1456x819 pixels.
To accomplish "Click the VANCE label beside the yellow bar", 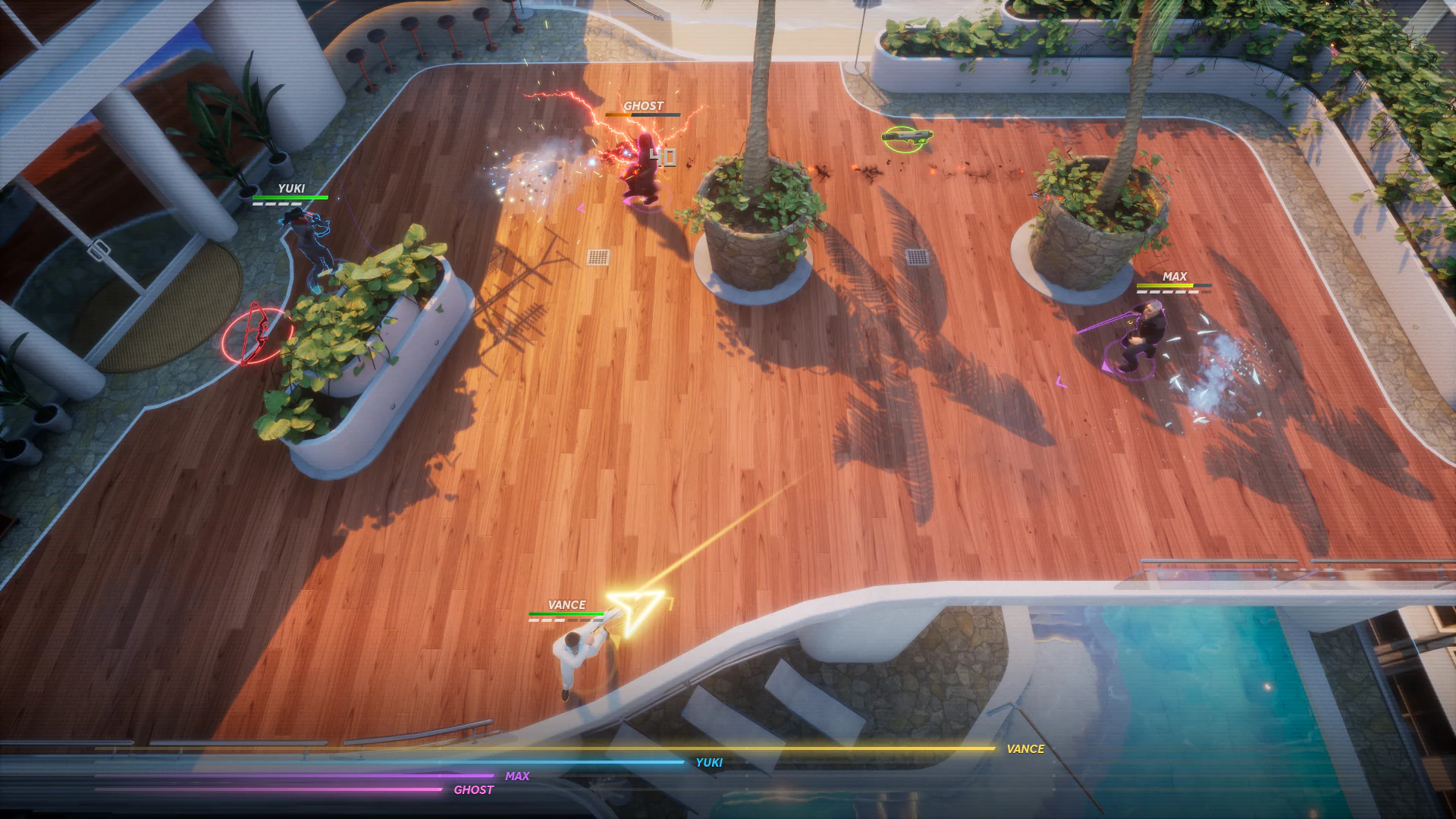I will pos(1025,749).
